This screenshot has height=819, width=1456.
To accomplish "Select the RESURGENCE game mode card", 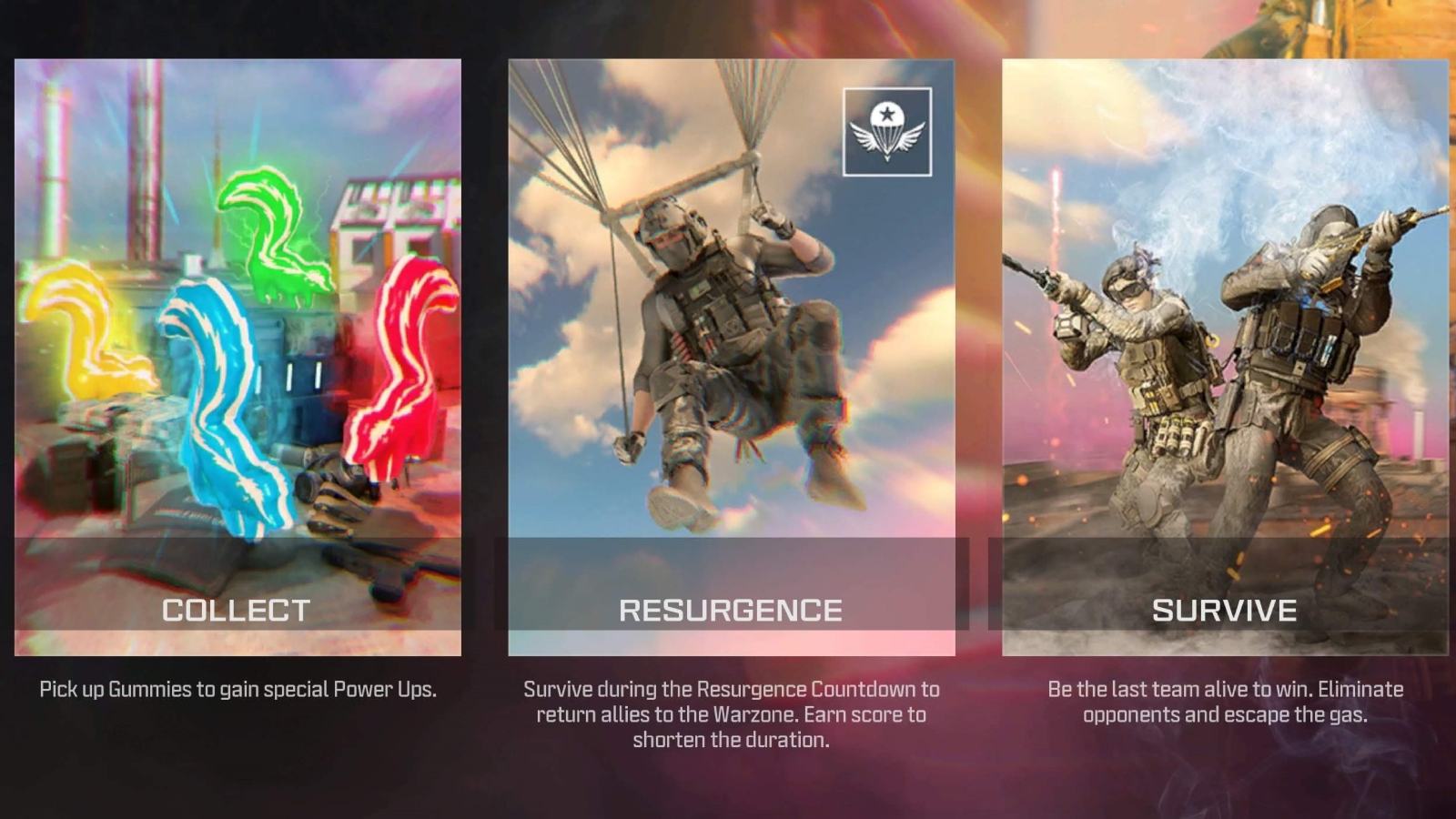I will tap(728, 355).
